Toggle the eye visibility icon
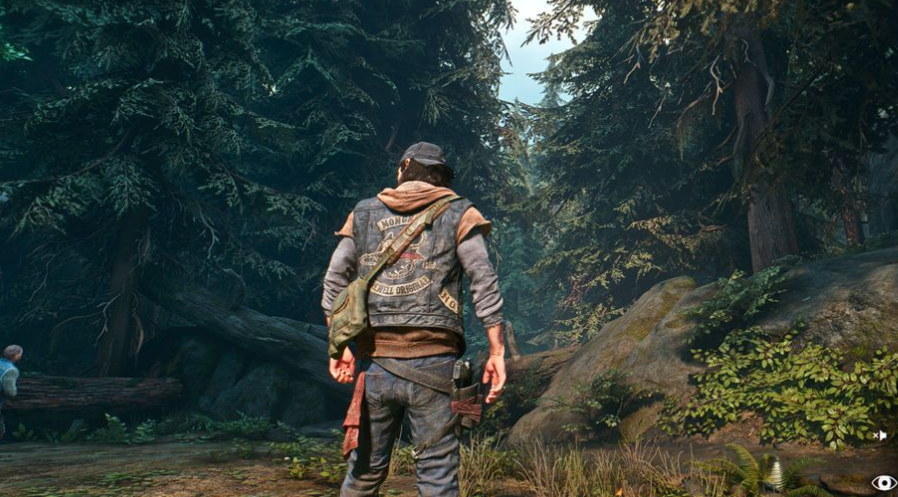 883,482
